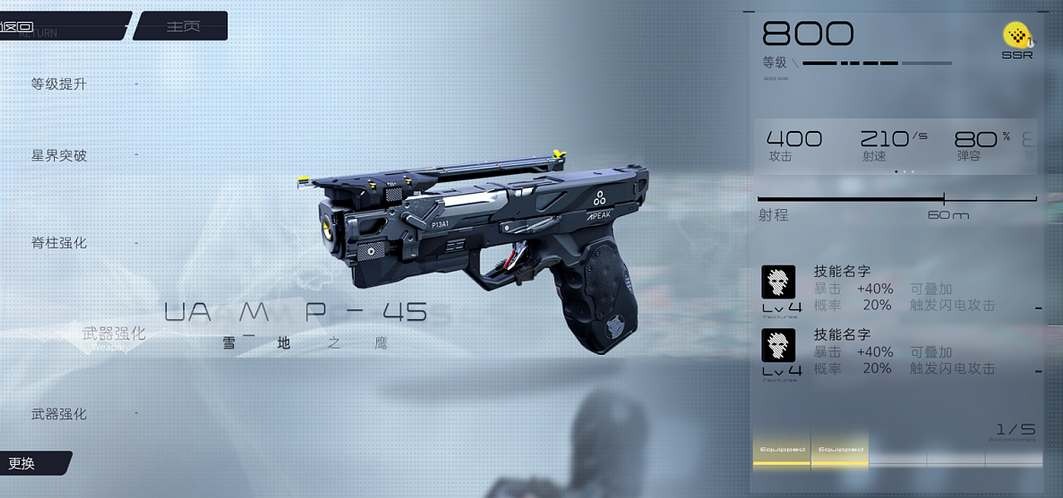1063x498 pixels.
Task: Choose the 脊柱强化 enhancement entry
Action: pos(59,243)
